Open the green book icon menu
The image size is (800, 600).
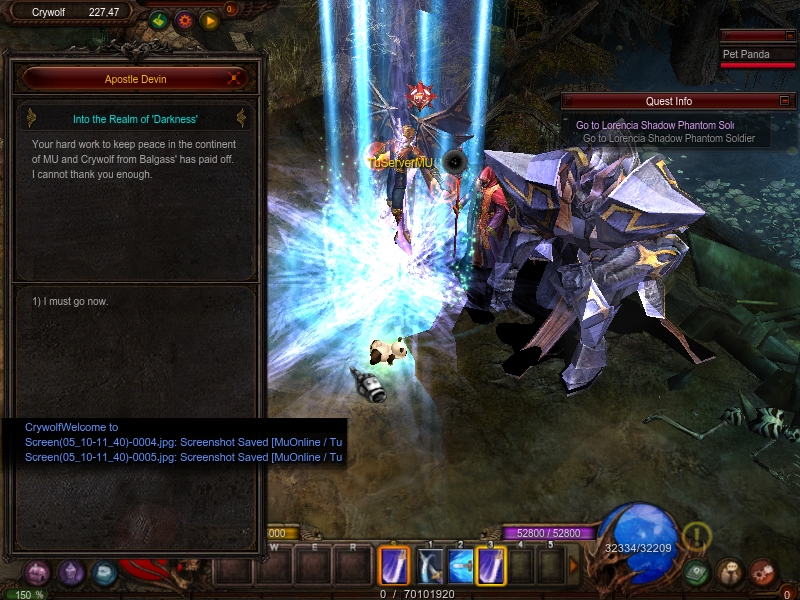click(x=699, y=572)
